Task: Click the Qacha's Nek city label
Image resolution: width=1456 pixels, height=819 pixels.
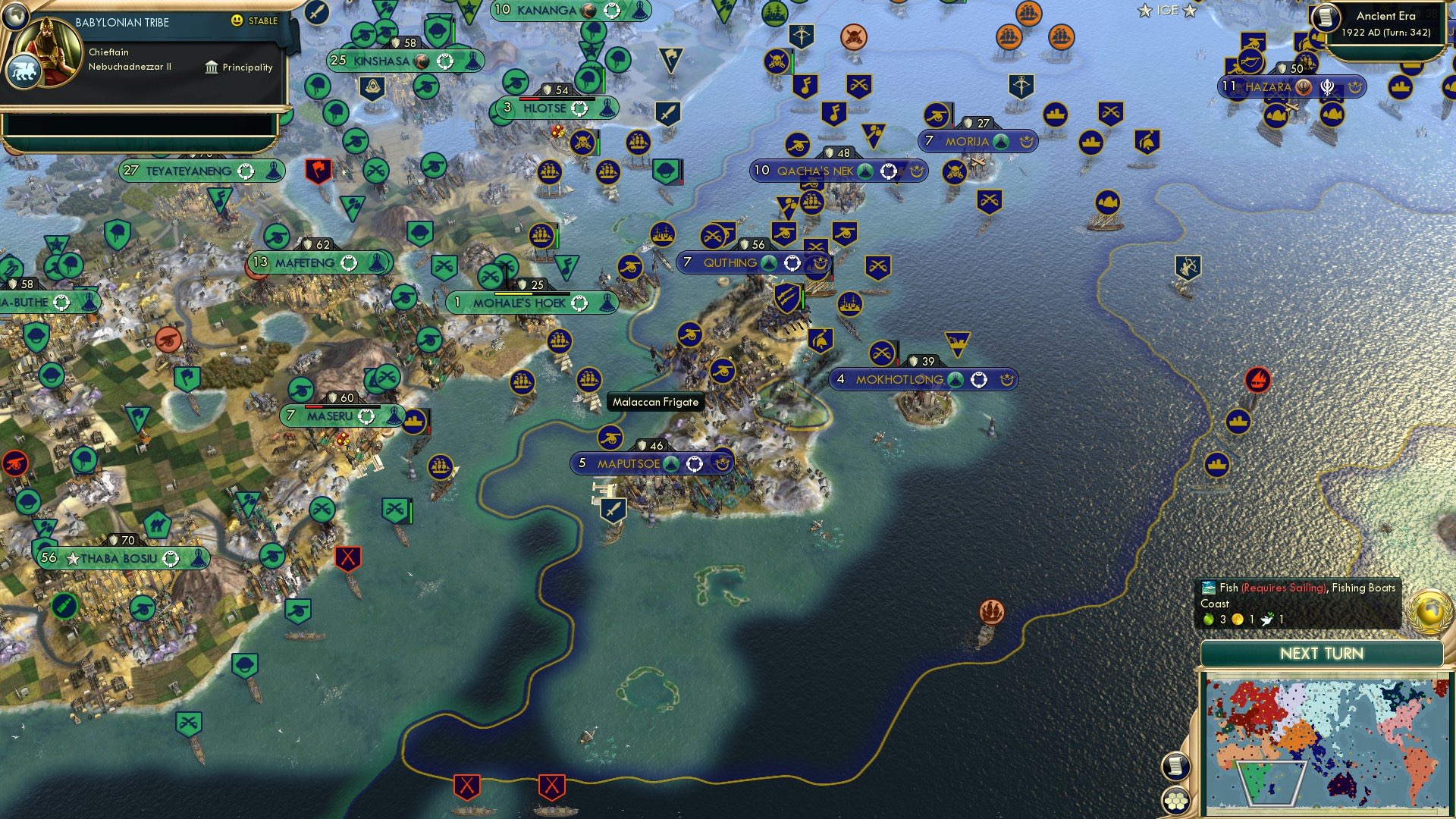Action: point(815,171)
